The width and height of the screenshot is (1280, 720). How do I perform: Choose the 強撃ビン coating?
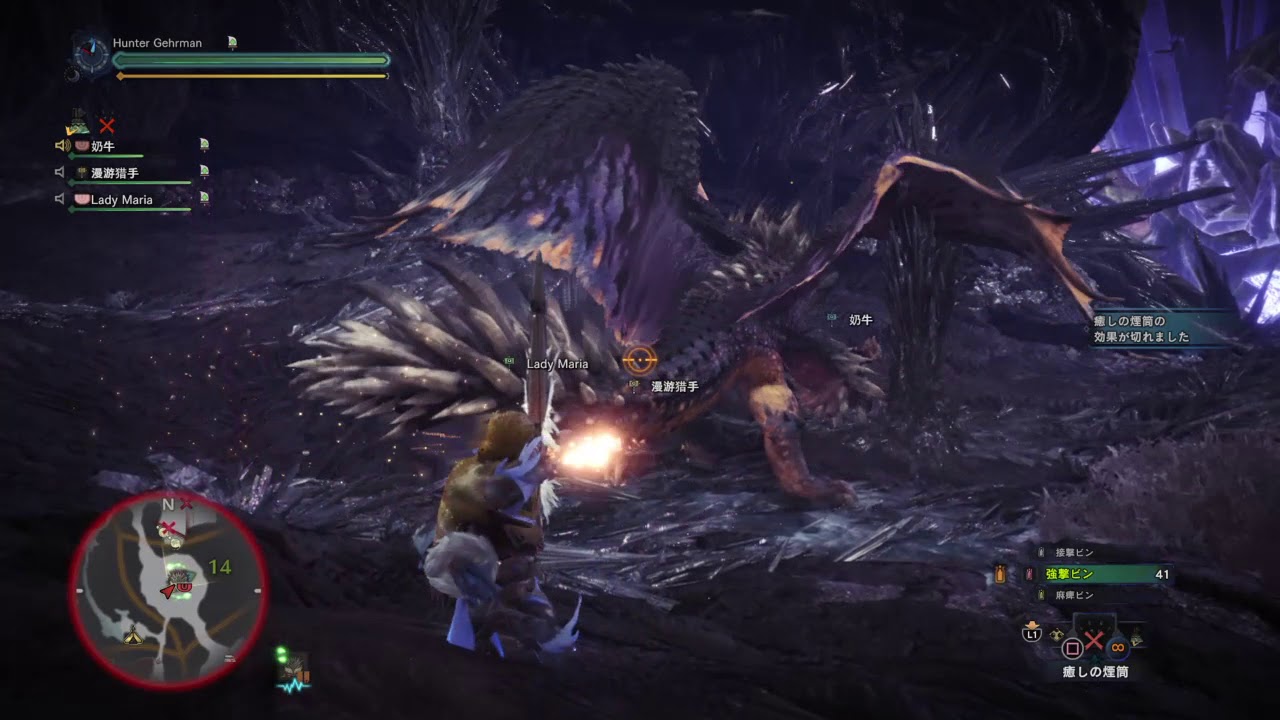click(1098, 574)
